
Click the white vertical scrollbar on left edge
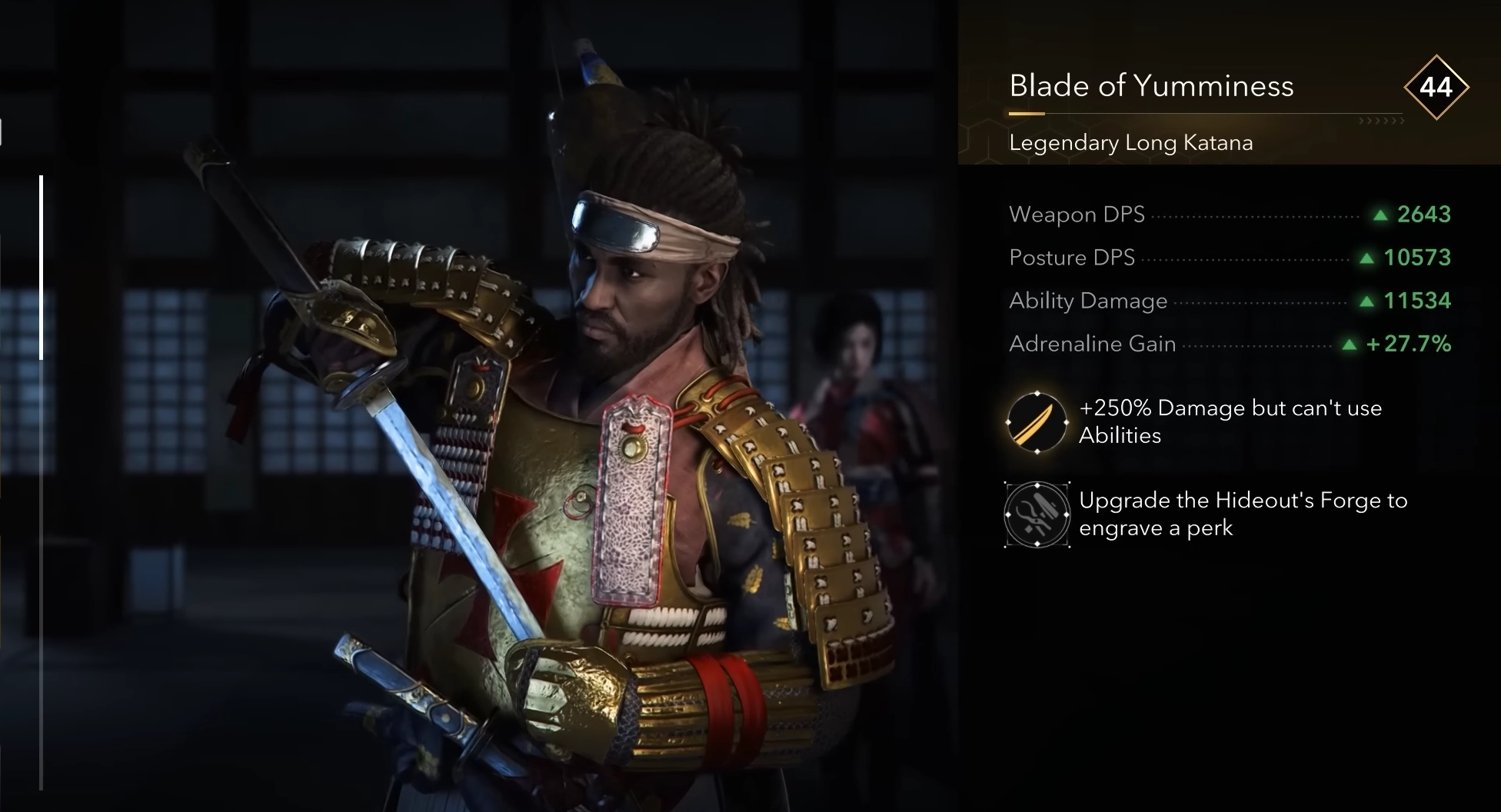tap(41, 267)
